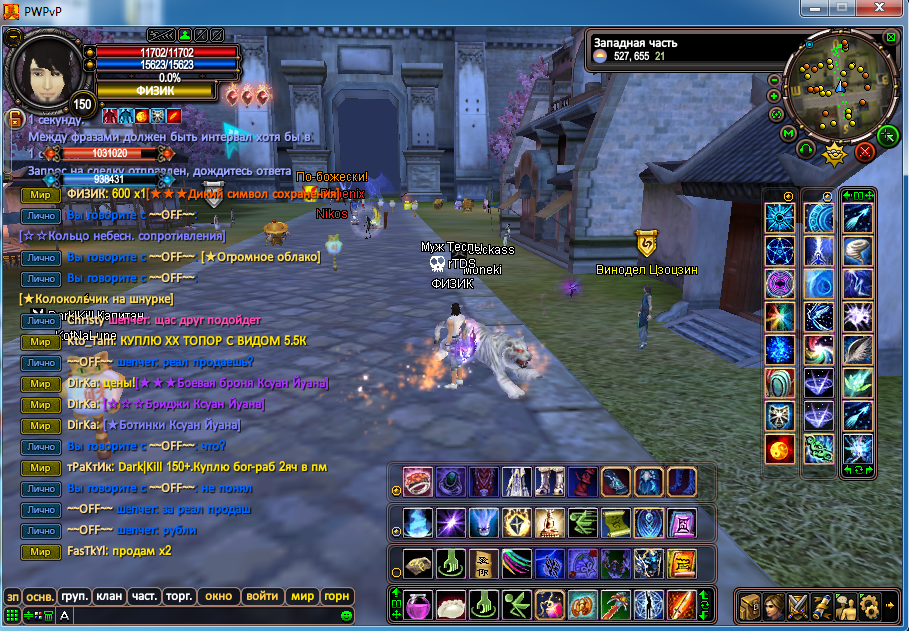
Task: Select the 'мир' chat channel tab
Action: tap(302, 596)
